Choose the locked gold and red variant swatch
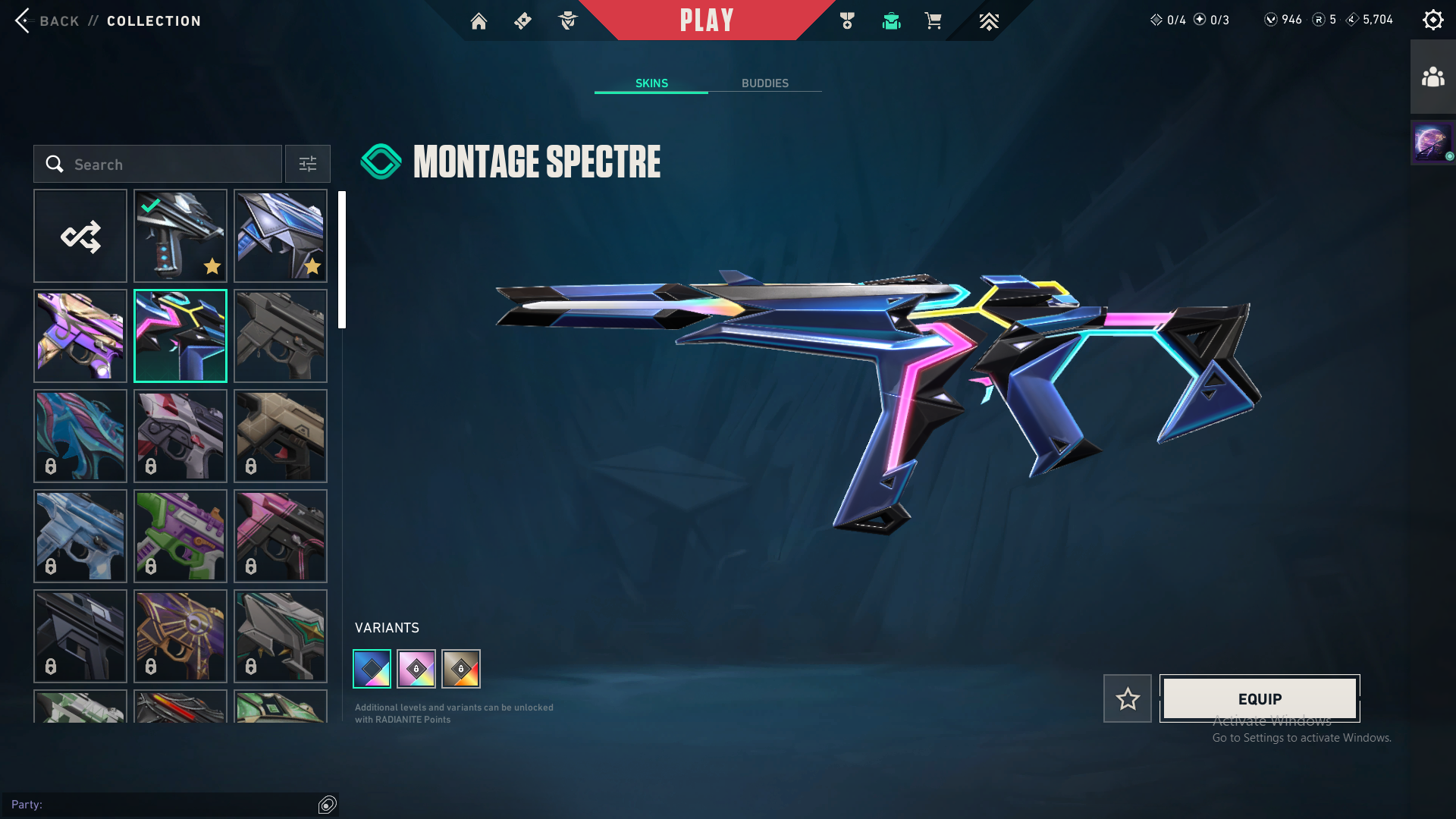This screenshot has height=819, width=1456. pos(461,669)
